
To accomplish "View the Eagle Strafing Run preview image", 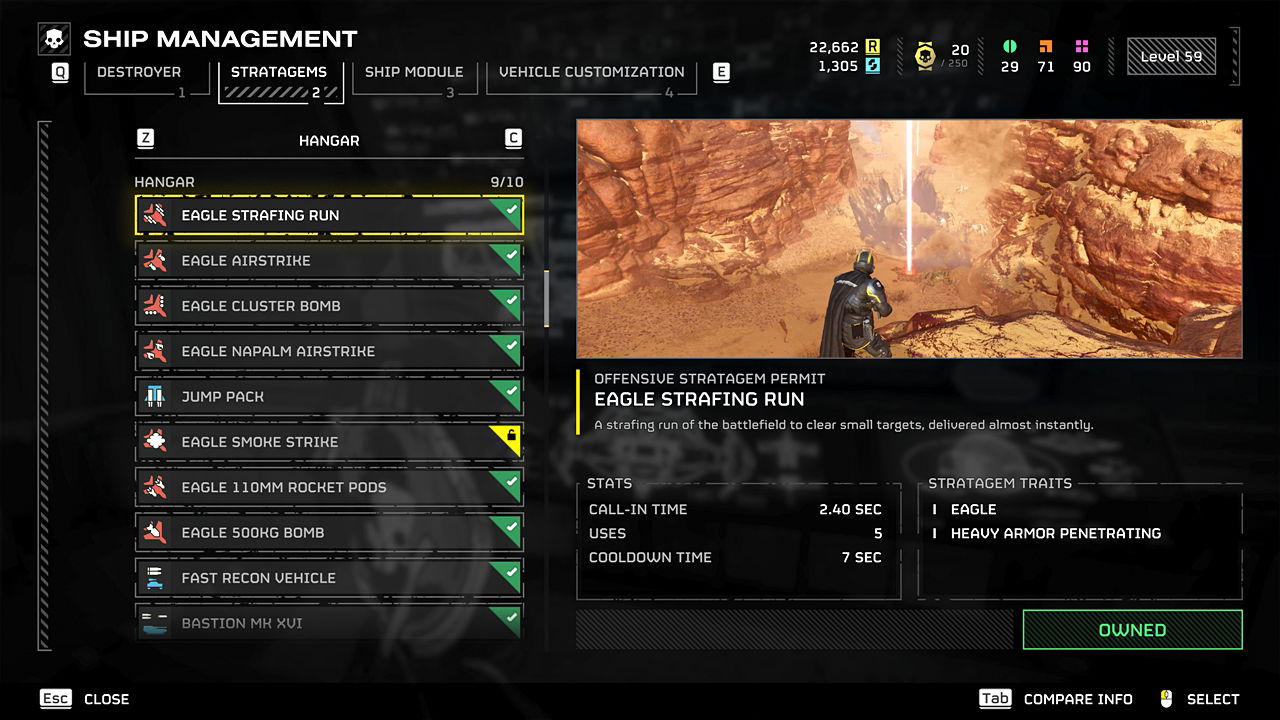I will (909, 239).
